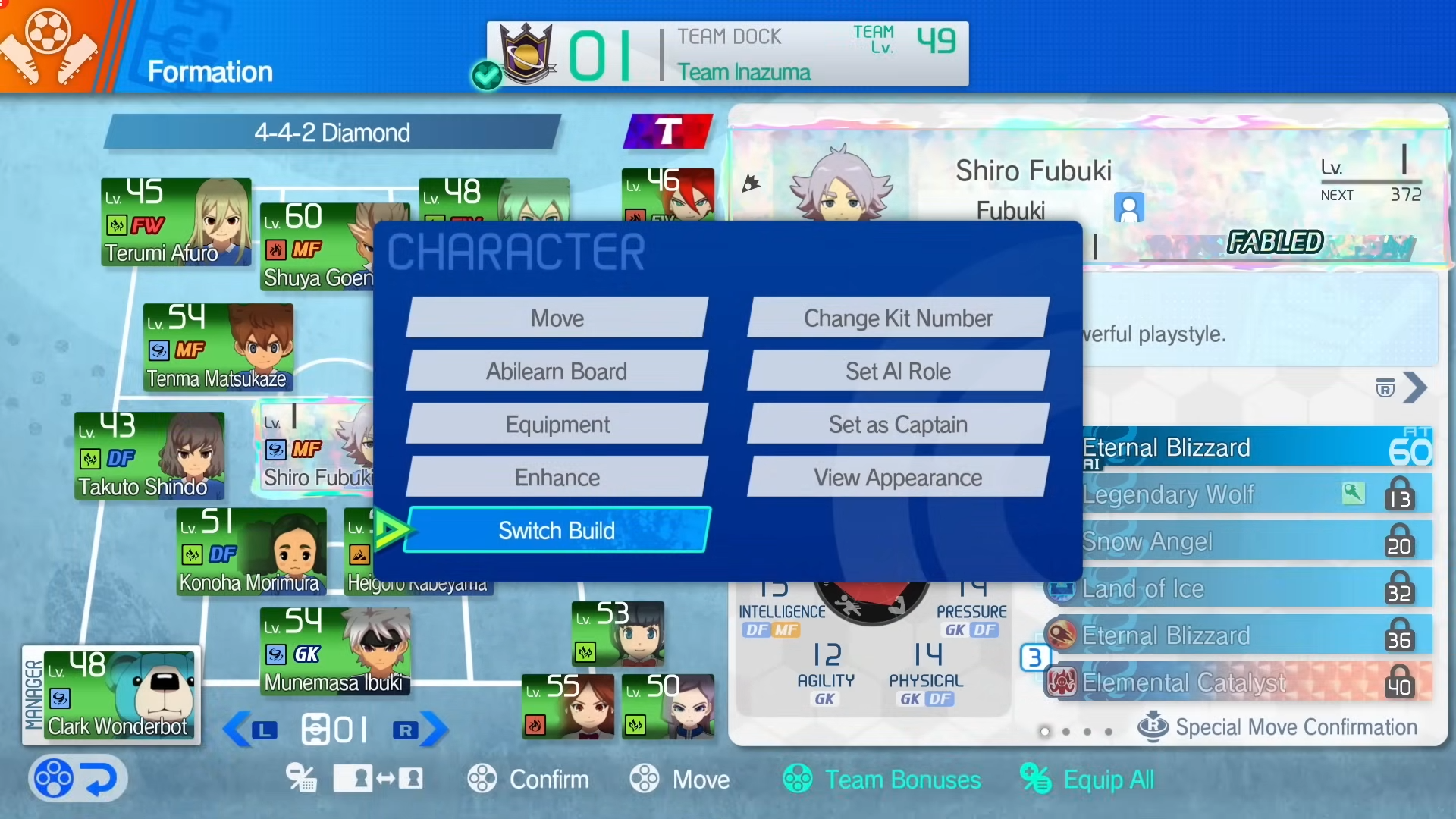Open View Appearance

coord(898,478)
